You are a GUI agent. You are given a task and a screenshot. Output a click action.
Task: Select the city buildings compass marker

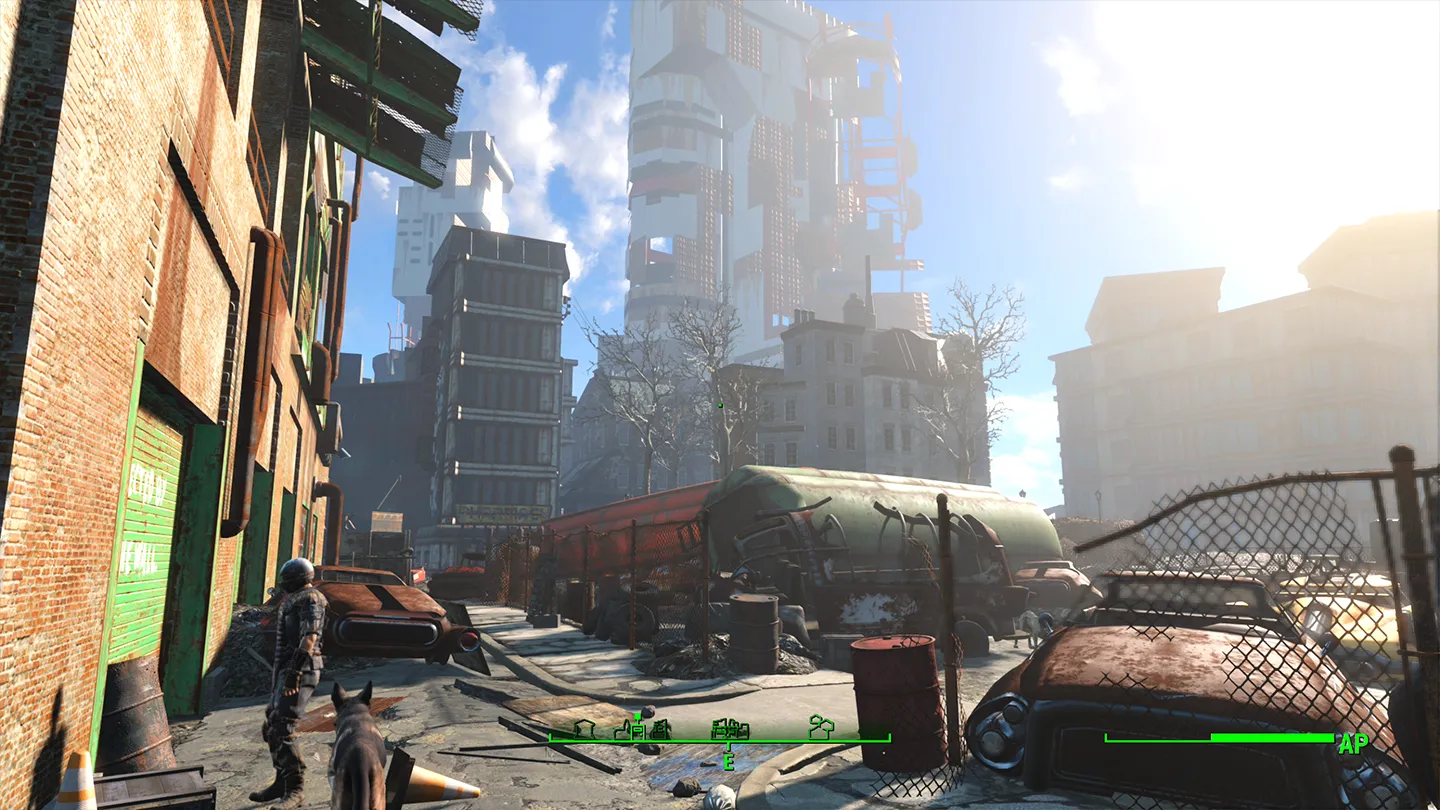click(730, 728)
